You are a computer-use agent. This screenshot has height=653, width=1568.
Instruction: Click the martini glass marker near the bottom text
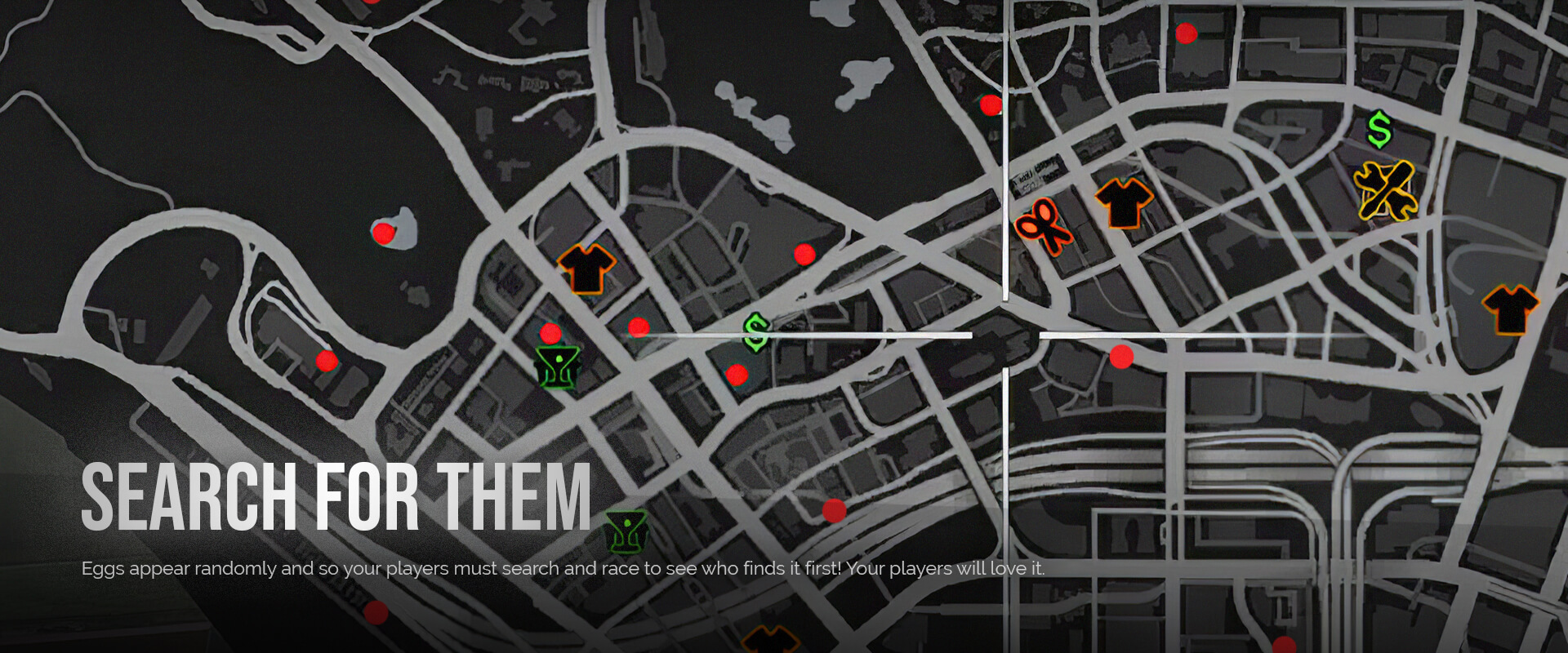[625, 531]
